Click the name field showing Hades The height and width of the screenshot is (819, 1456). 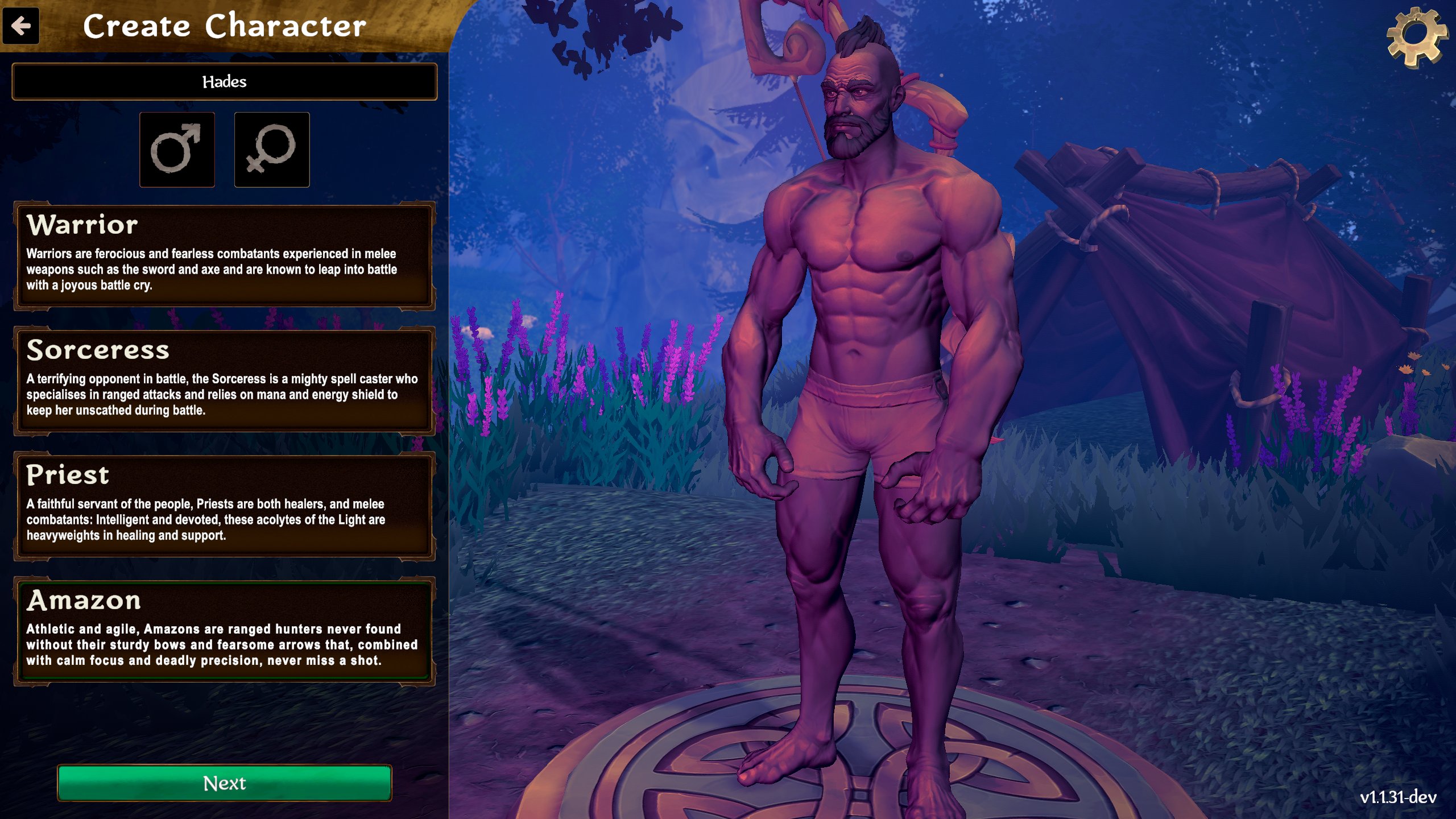225,81
